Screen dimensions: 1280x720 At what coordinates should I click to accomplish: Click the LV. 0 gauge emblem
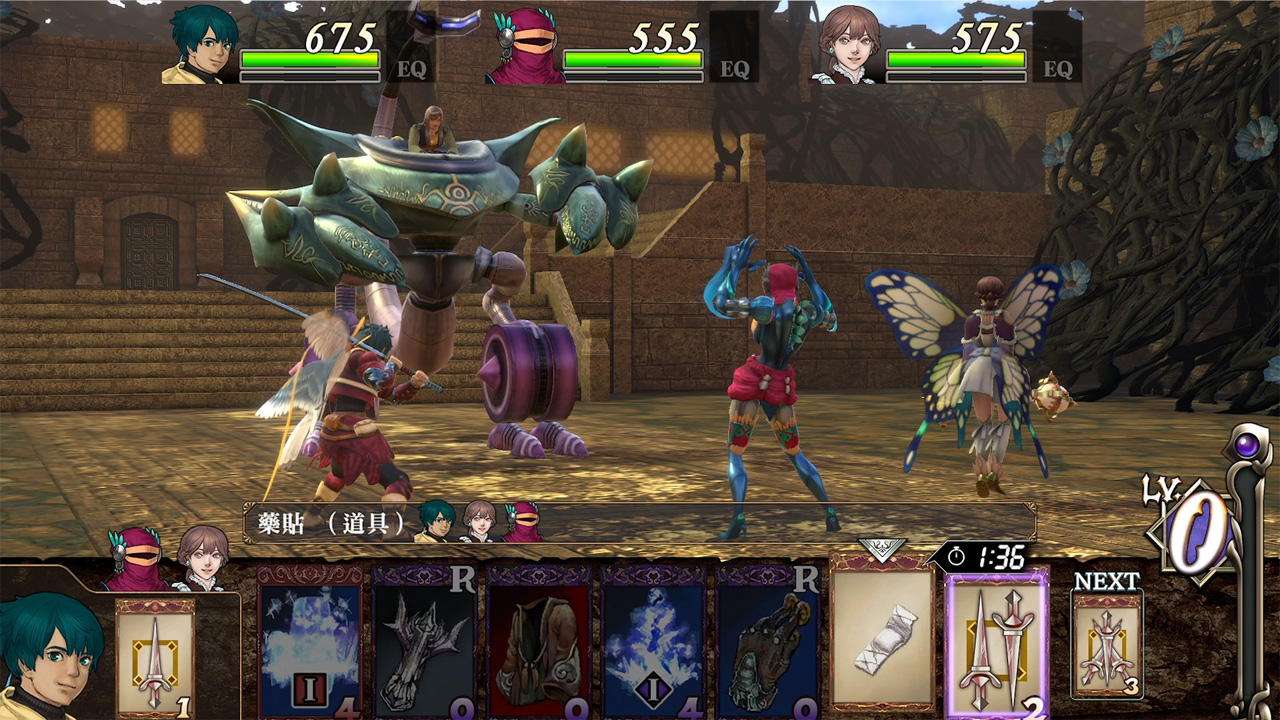pos(1195,530)
